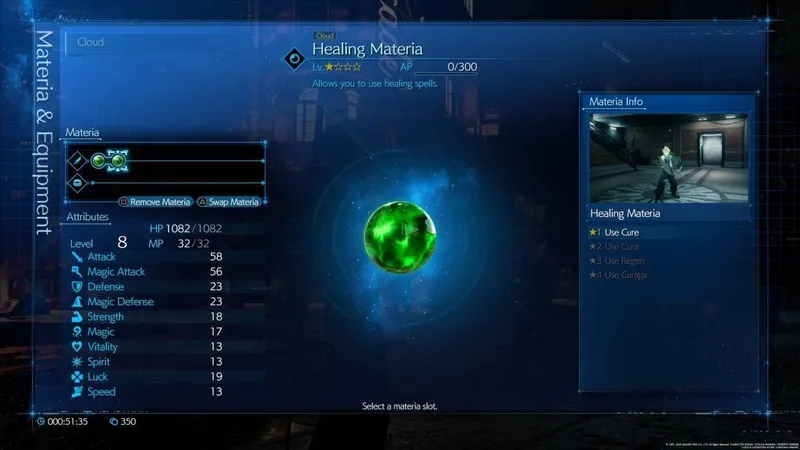The width and height of the screenshot is (800, 450).
Task: Select the Use Cura ability entry
Action: pos(621,246)
